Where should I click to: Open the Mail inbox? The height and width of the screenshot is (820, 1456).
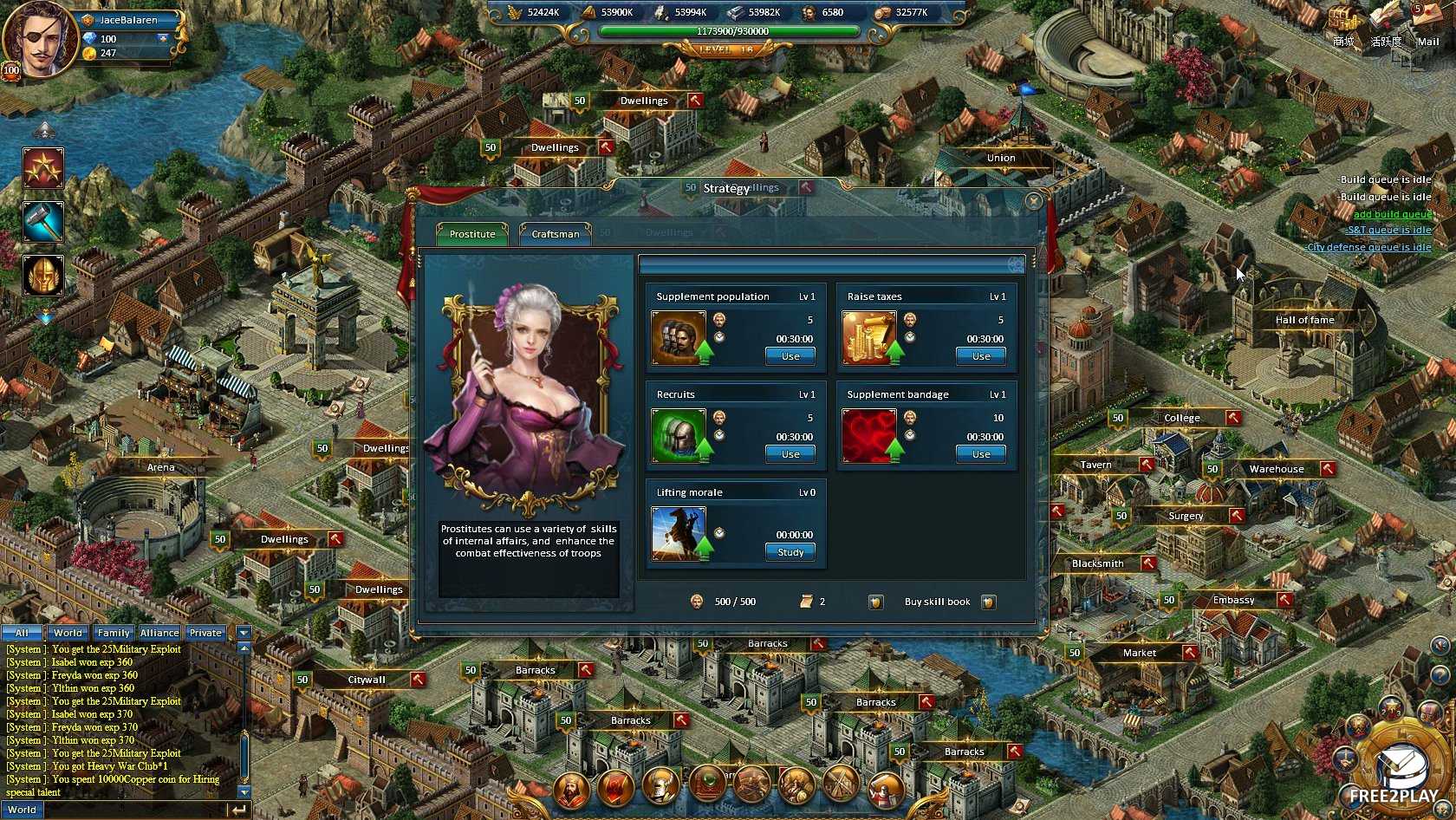(x=1427, y=26)
